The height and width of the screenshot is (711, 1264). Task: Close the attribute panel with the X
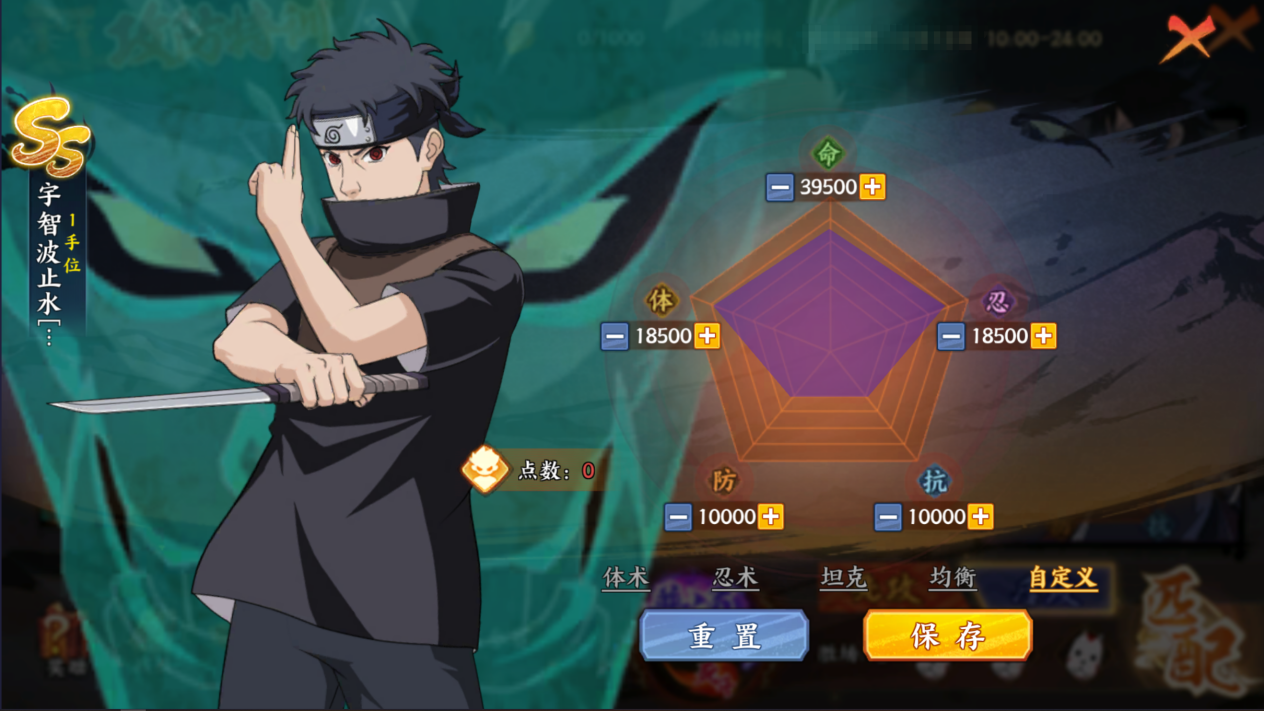tap(1190, 38)
